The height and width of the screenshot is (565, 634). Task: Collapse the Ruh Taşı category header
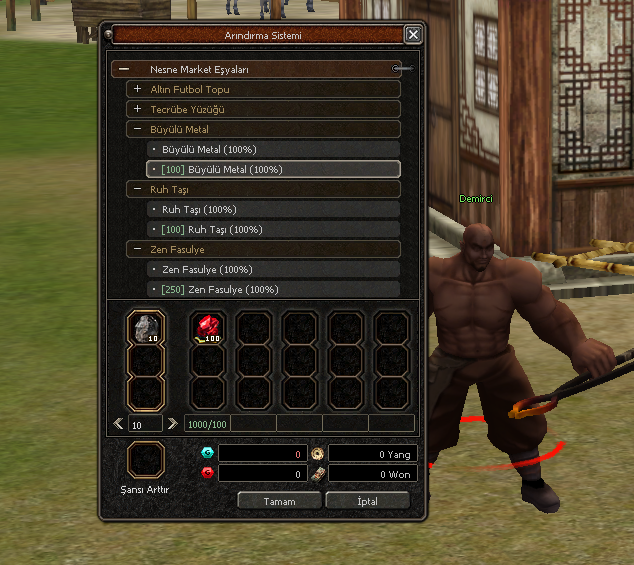[x=138, y=190]
